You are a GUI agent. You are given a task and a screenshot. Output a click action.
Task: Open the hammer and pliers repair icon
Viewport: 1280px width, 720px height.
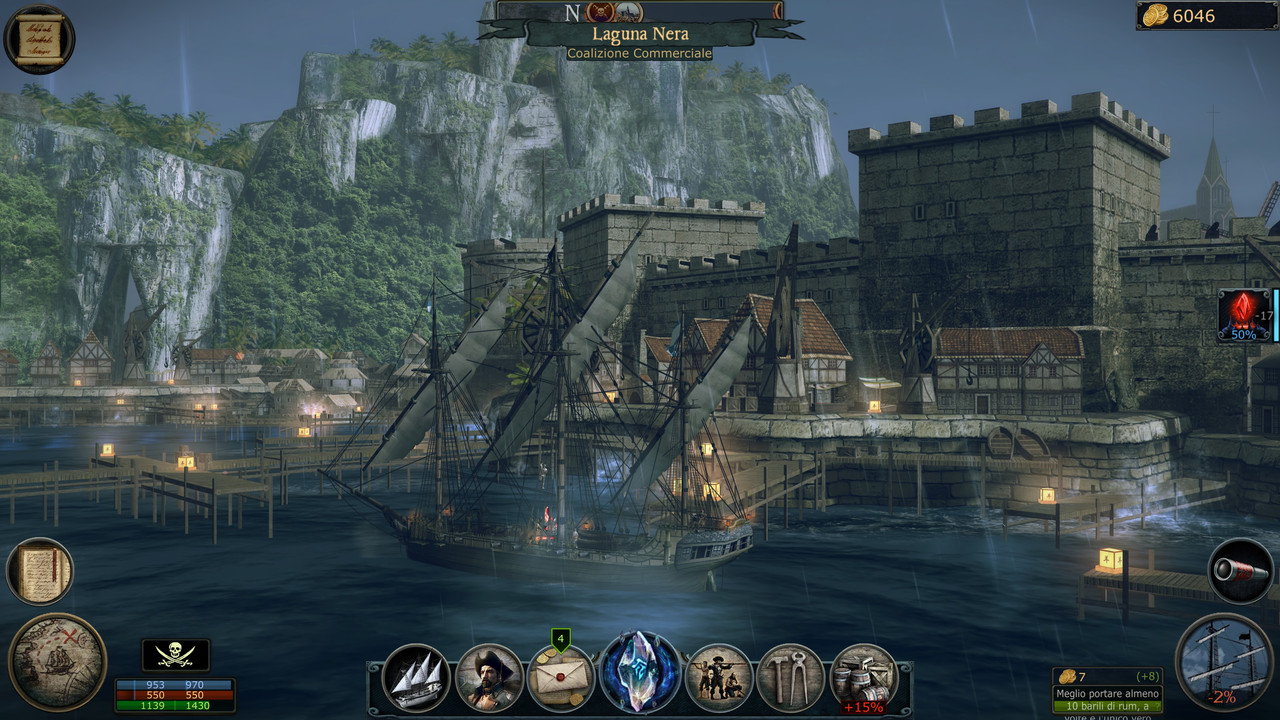click(790, 677)
